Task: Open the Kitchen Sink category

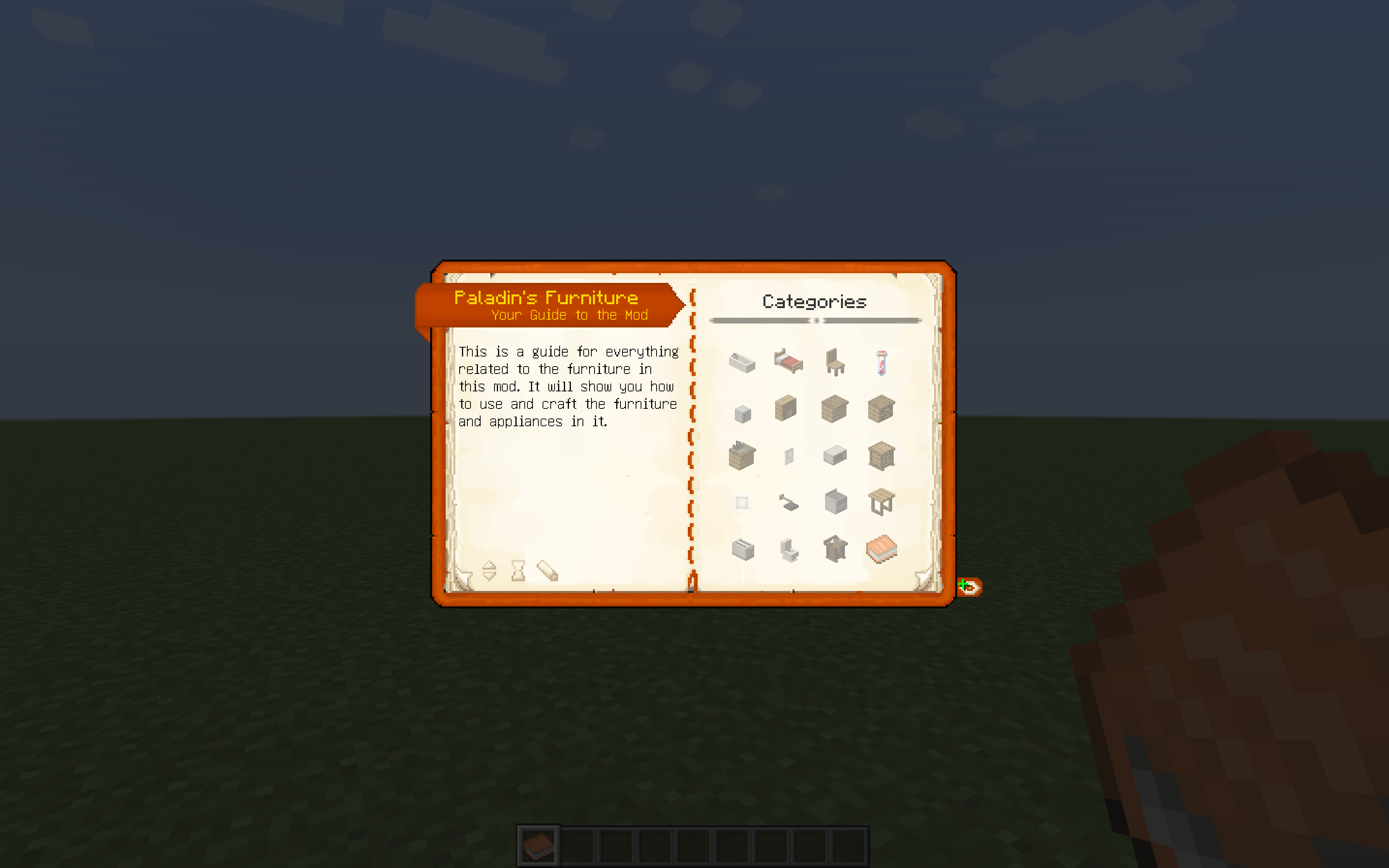Action: pos(743,455)
